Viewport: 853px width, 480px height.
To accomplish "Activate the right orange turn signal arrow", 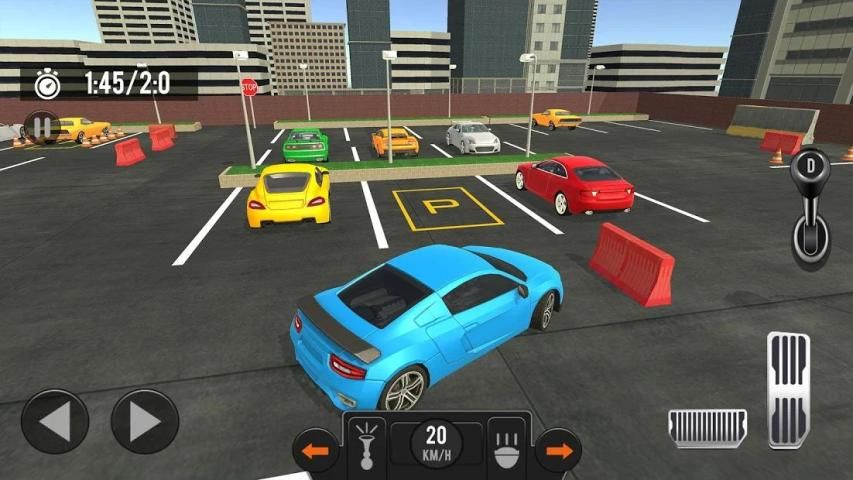I will [x=558, y=451].
